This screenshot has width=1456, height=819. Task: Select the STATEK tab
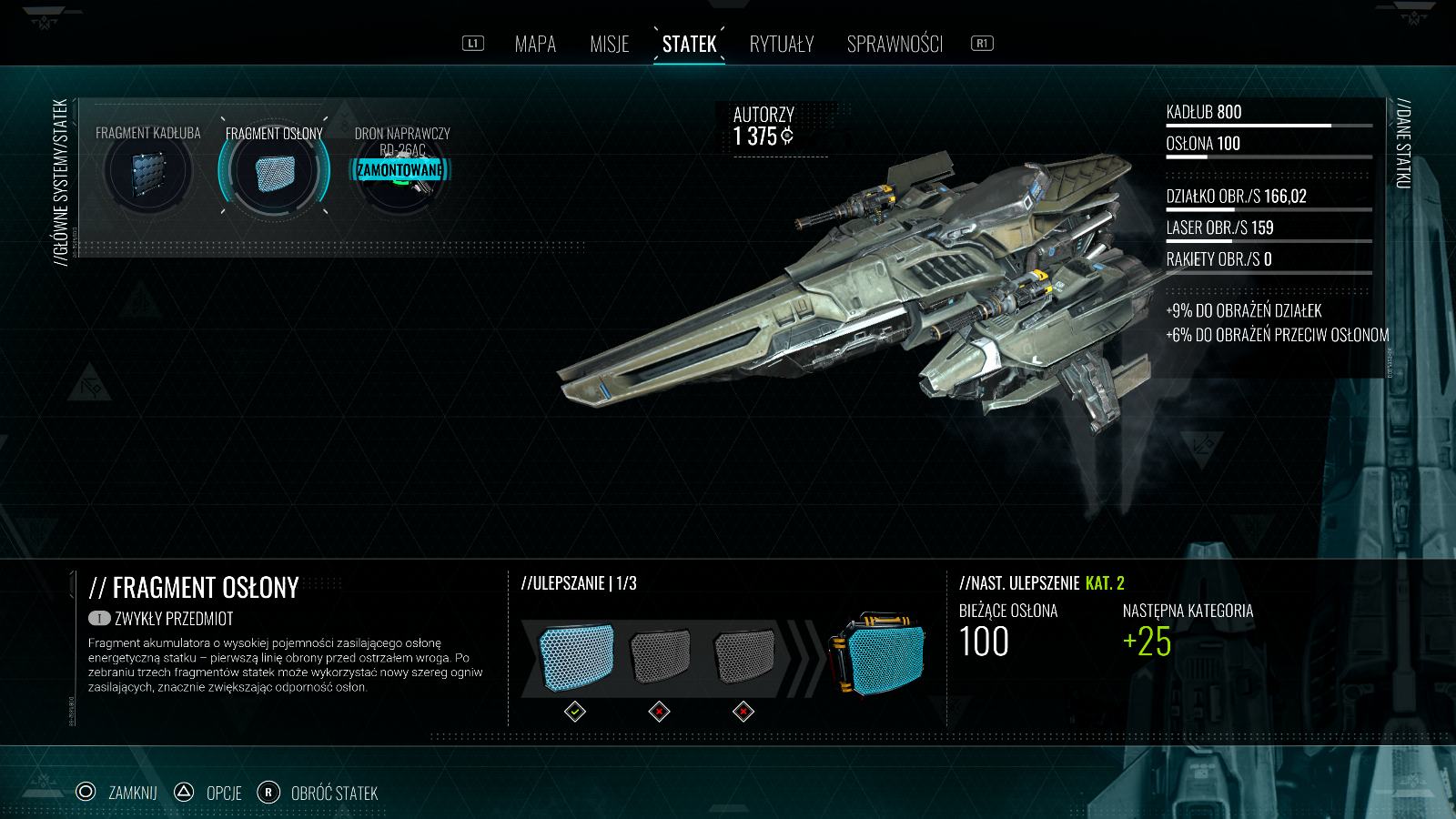click(x=689, y=44)
